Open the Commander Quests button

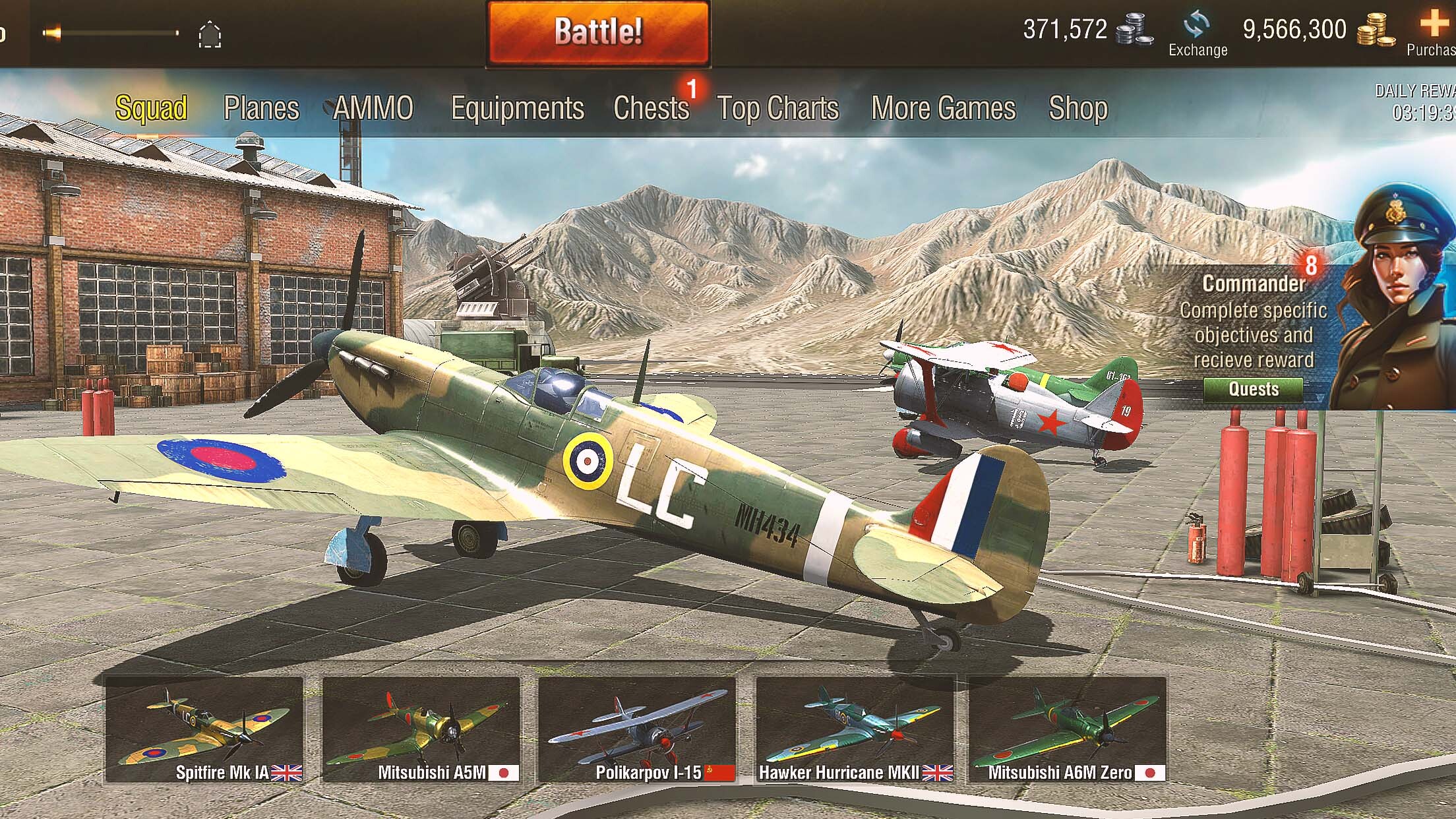point(1253,389)
